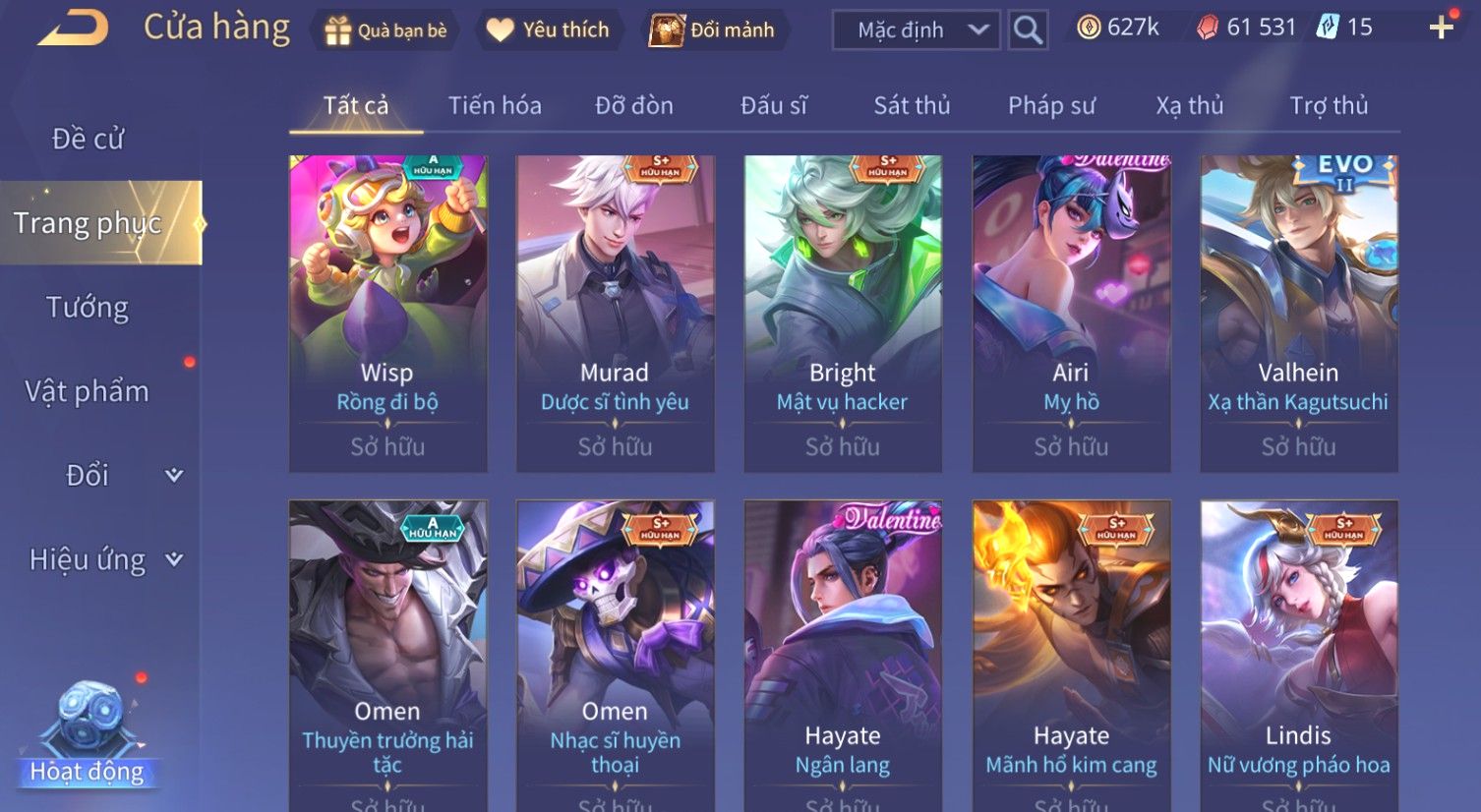The width and height of the screenshot is (1481, 812).
Task: Open Quà bạn bè friend gifts
Action: (385, 30)
